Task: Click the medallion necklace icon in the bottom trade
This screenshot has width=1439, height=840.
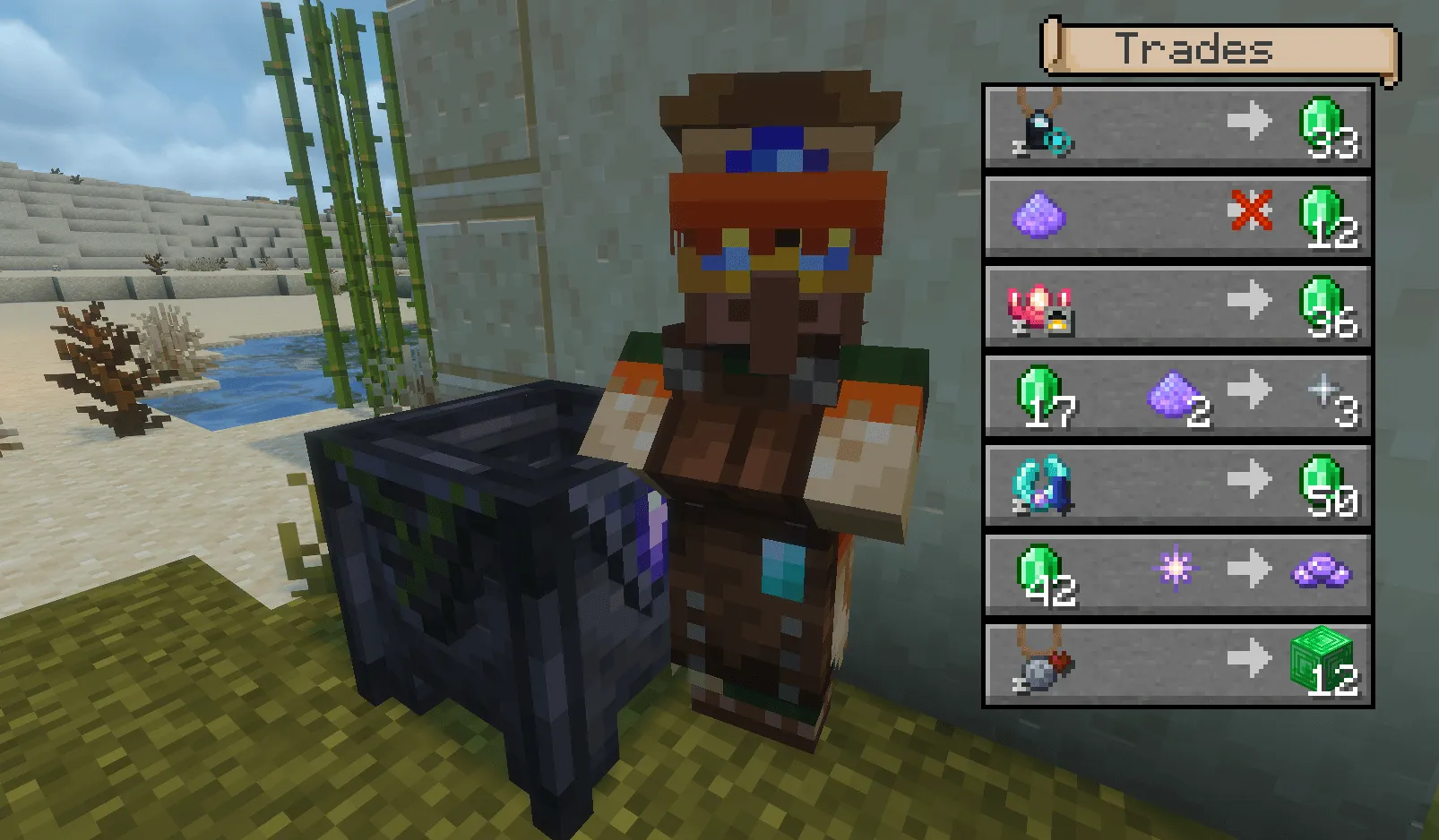Action: click(x=1038, y=666)
